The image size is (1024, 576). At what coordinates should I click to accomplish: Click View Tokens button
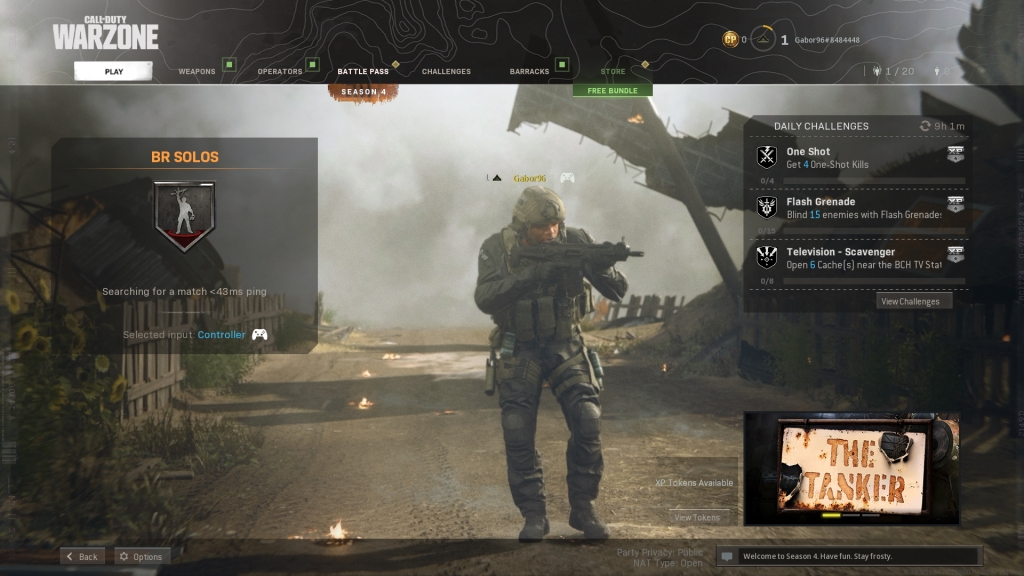pyautogui.click(x=697, y=517)
